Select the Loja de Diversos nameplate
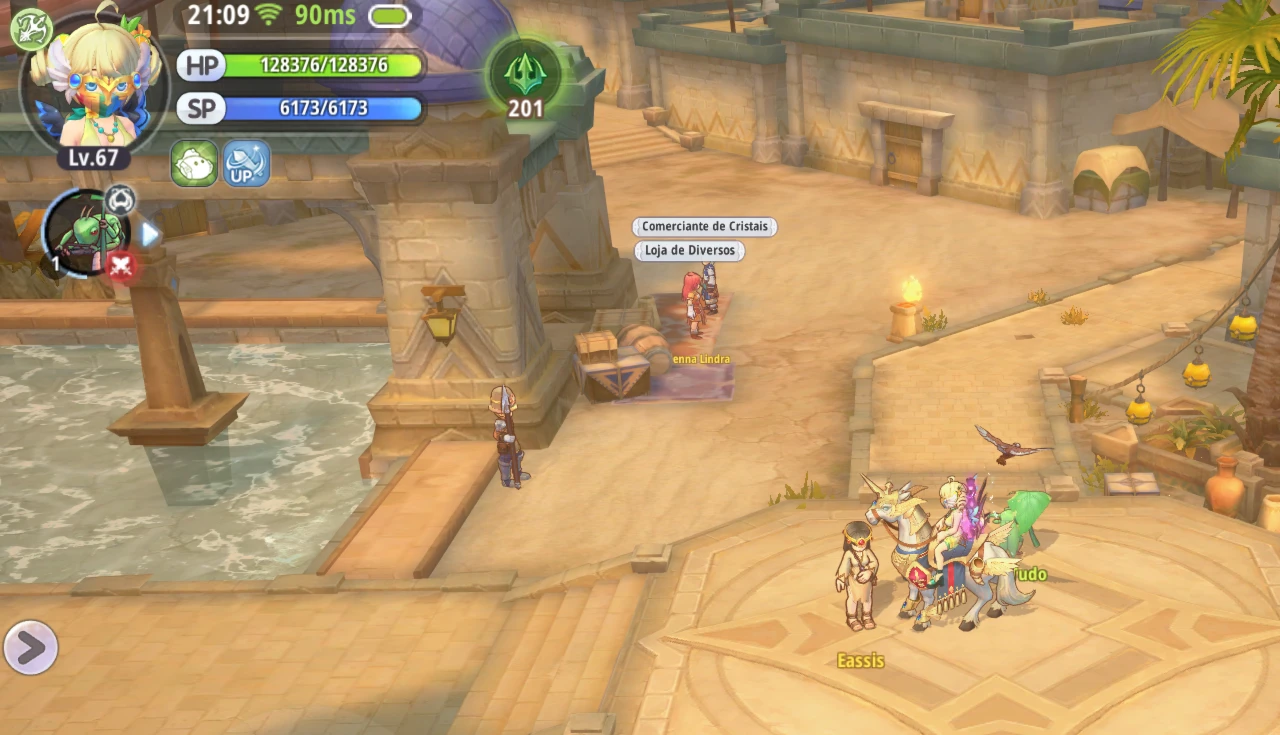This screenshot has width=1280, height=735. [x=689, y=251]
